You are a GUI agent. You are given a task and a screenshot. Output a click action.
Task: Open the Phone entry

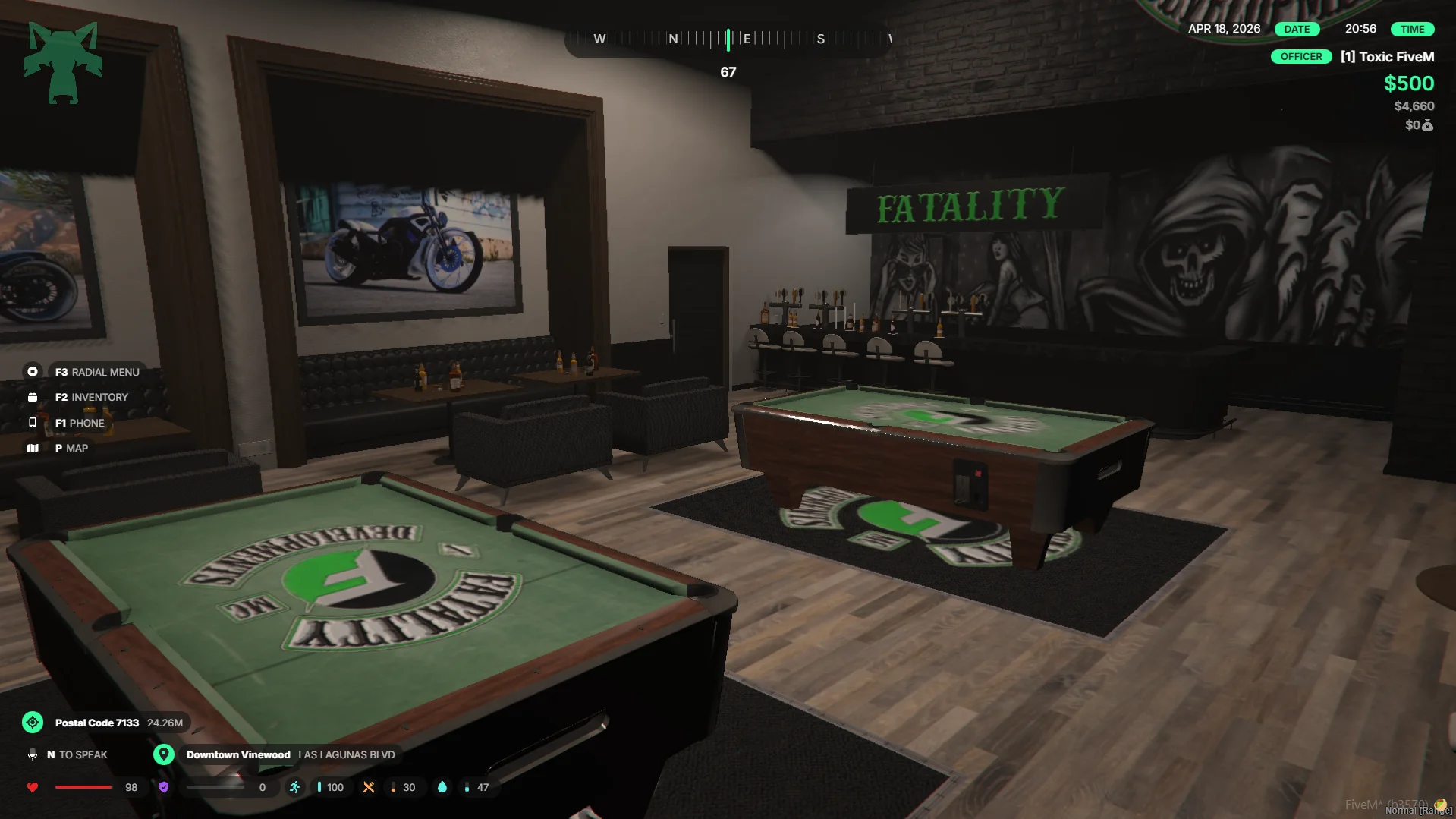click(79, 423)
